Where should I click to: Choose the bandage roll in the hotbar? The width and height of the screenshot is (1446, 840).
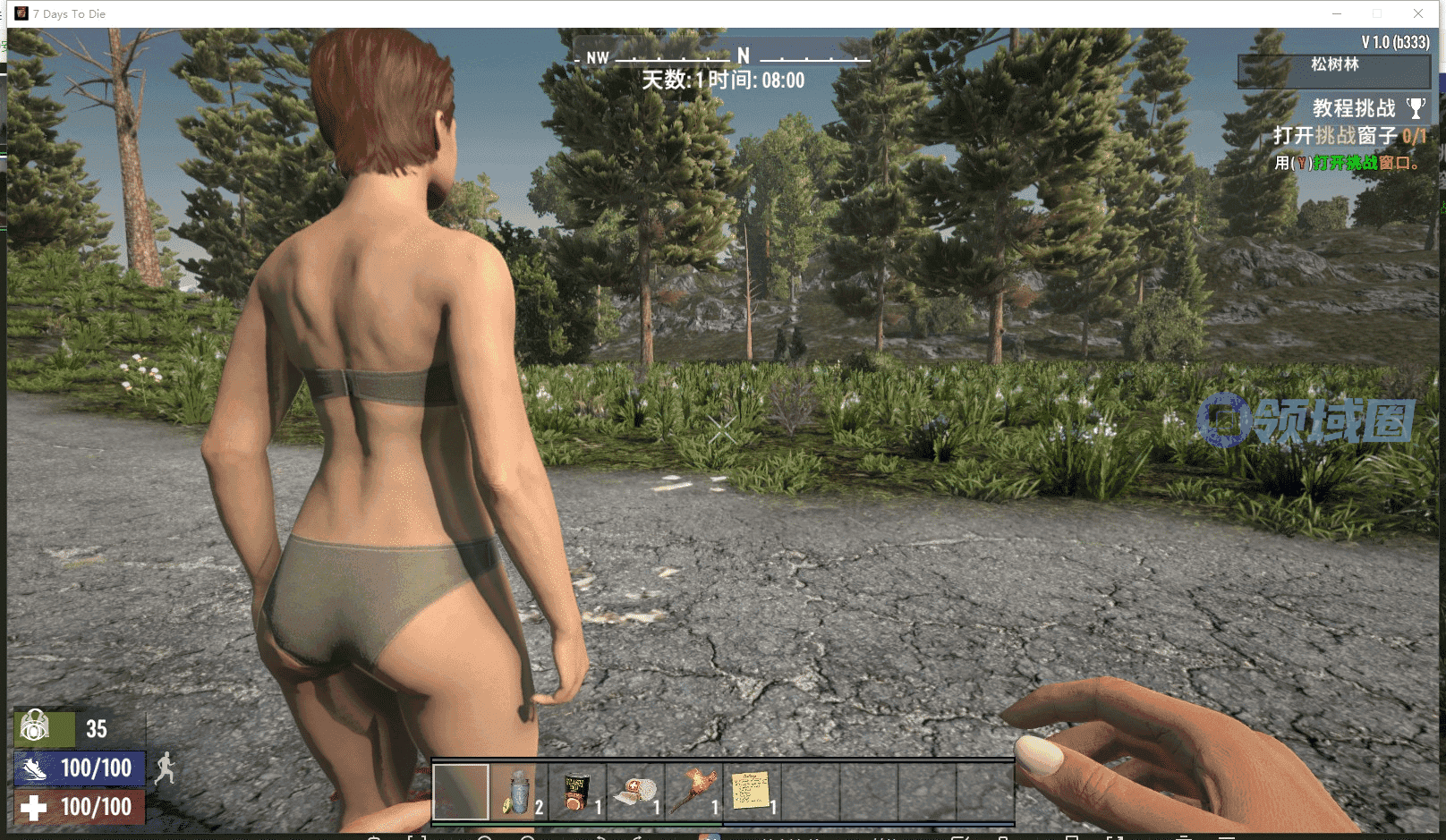click(x=635, y=792)
